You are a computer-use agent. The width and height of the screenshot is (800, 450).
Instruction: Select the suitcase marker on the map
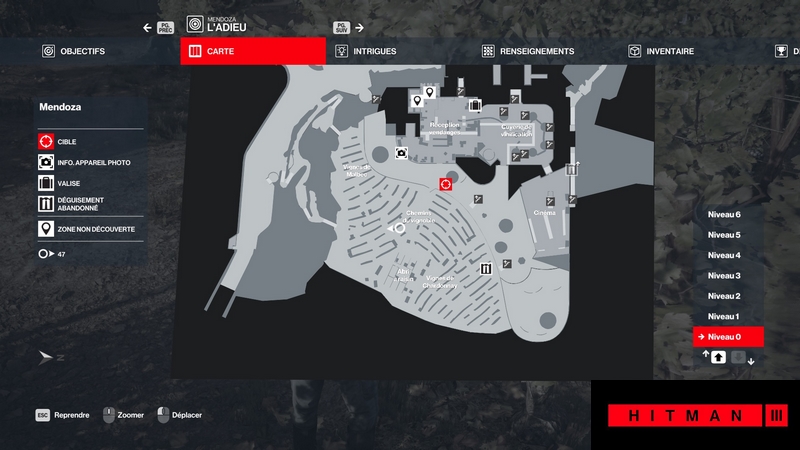pos(476,104)
